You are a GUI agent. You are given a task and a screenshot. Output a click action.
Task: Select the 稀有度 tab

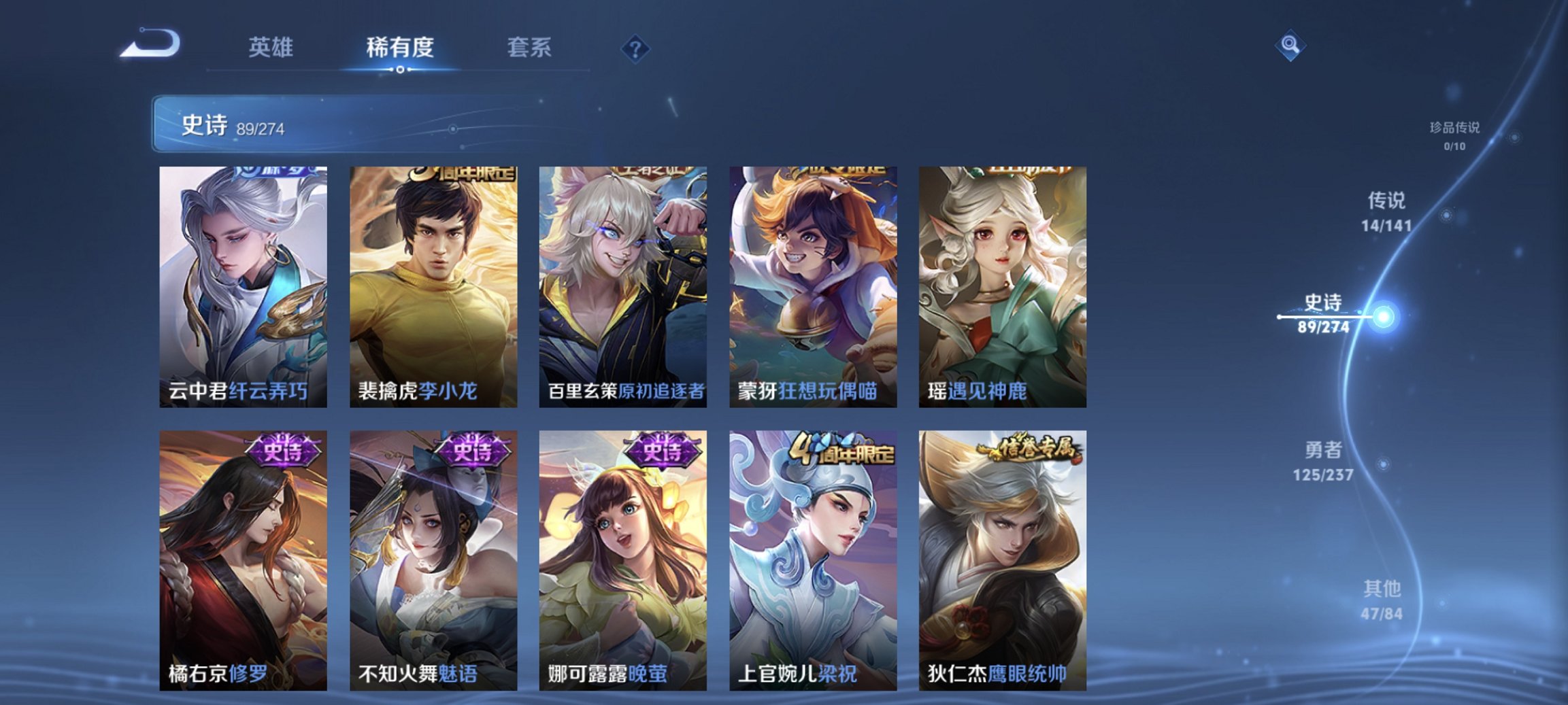(400, 48)
